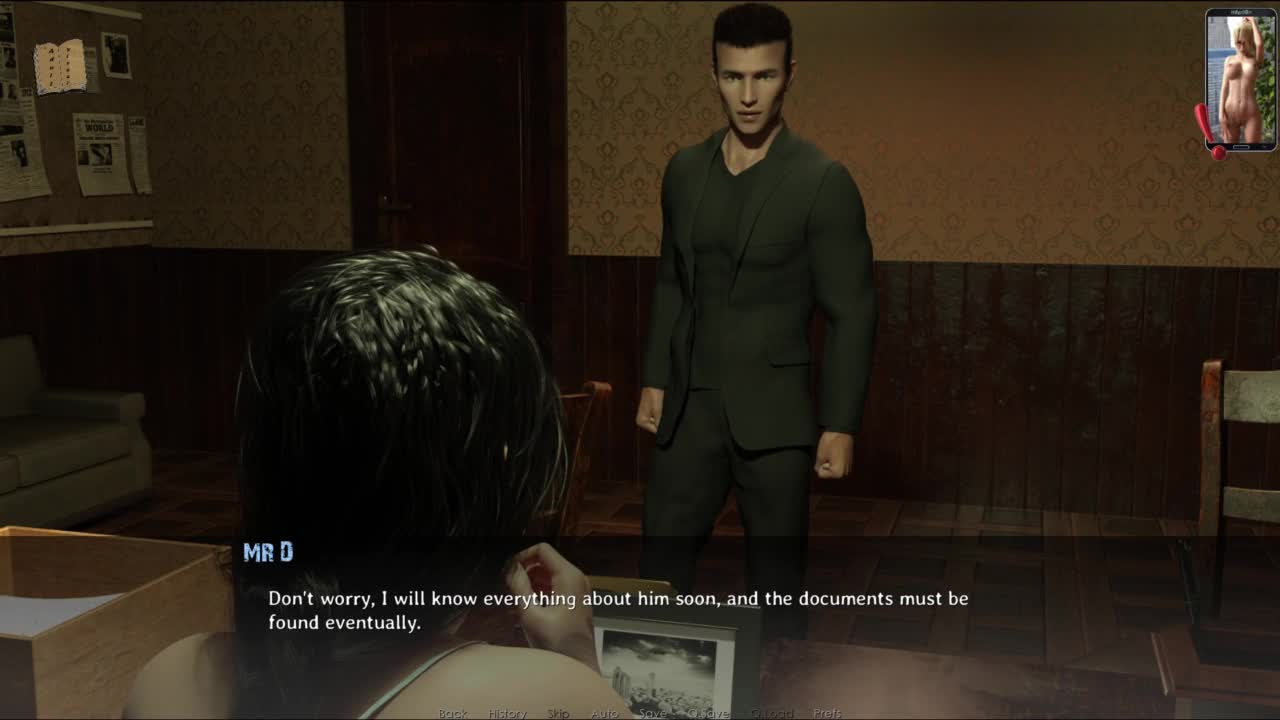The width and height of the screenshot is (1280, 720).
Task: Open the Save screen
Action: tap(653, 713)
